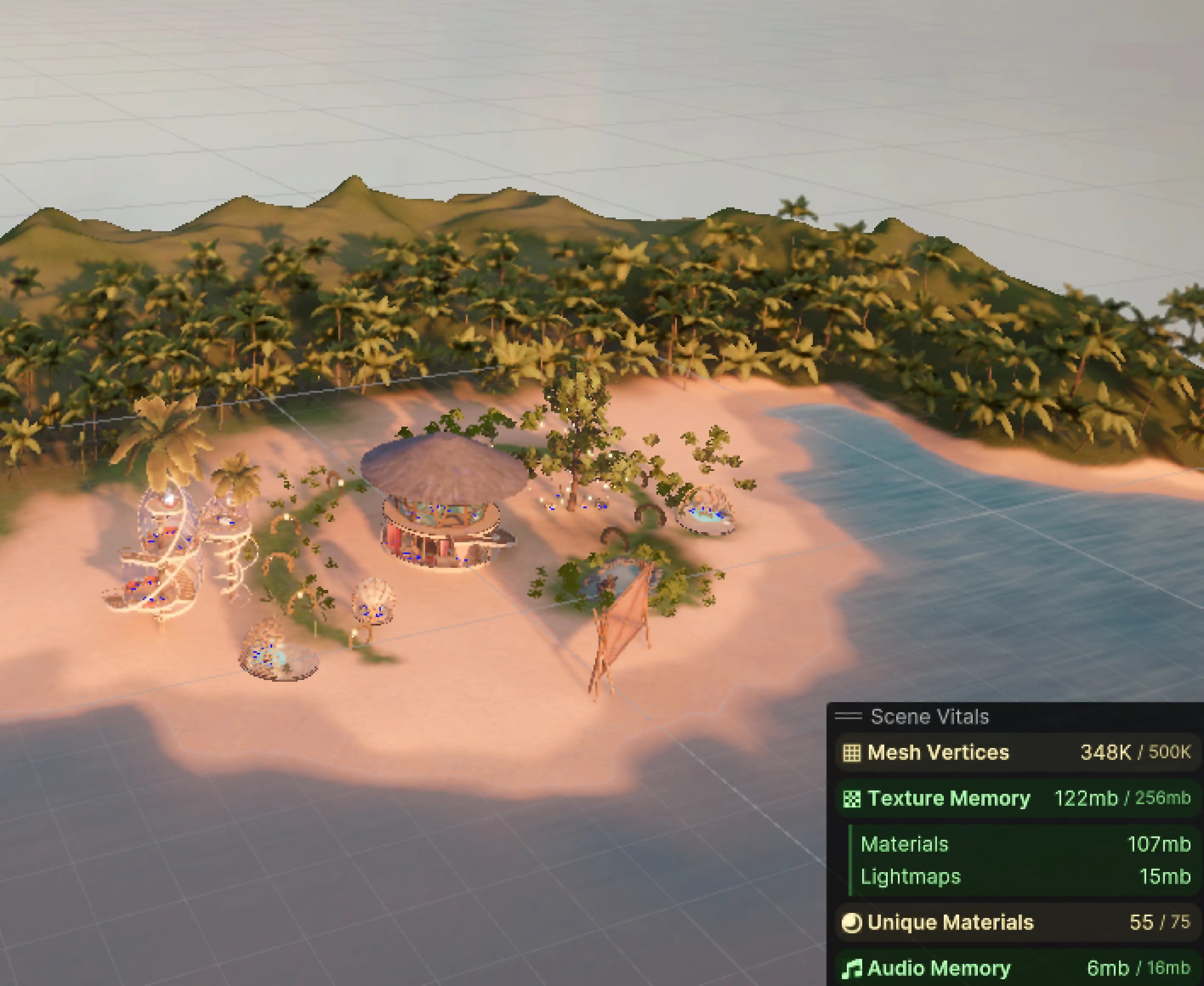
Task: Open the Unique Materials row
Action: pyautogui.click(x=1016, y=922)
